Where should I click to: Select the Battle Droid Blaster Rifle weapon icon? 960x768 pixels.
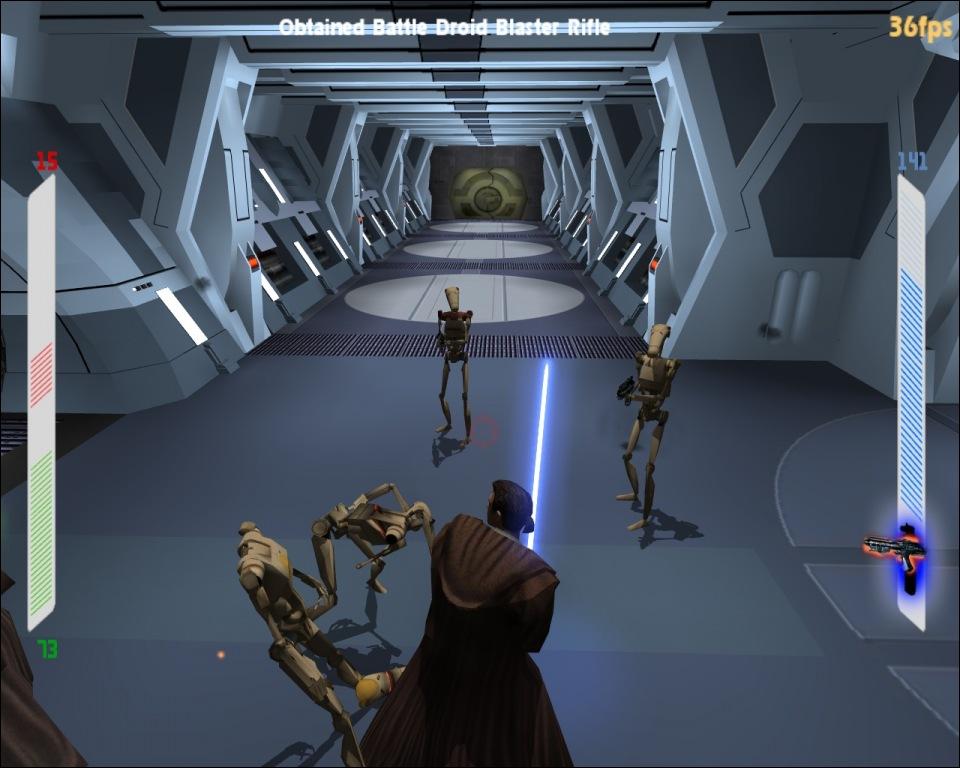point(895,548)
